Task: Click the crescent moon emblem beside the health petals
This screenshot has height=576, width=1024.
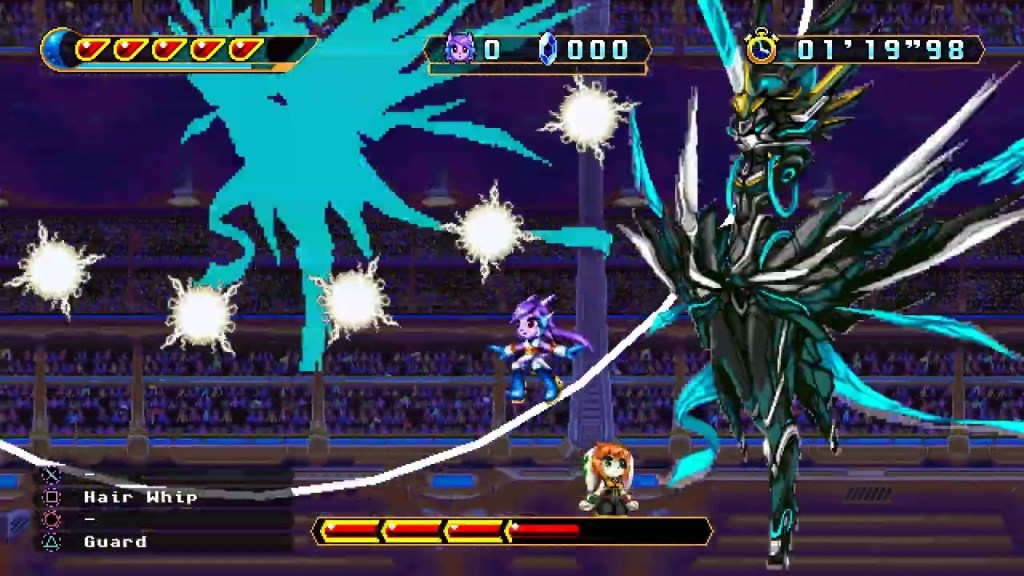Action: [56, 49]
